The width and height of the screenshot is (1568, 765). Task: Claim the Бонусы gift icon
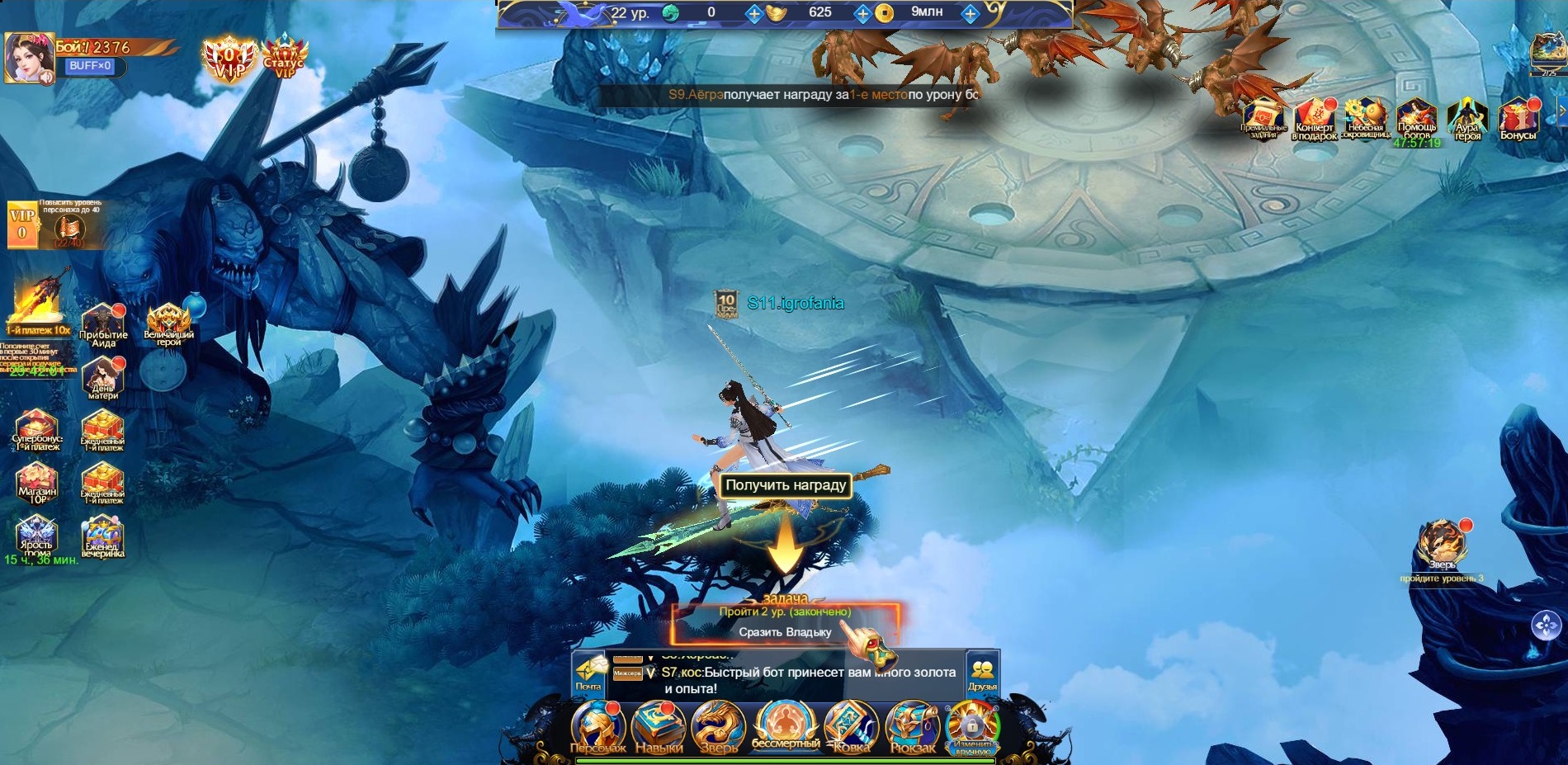1518,119
